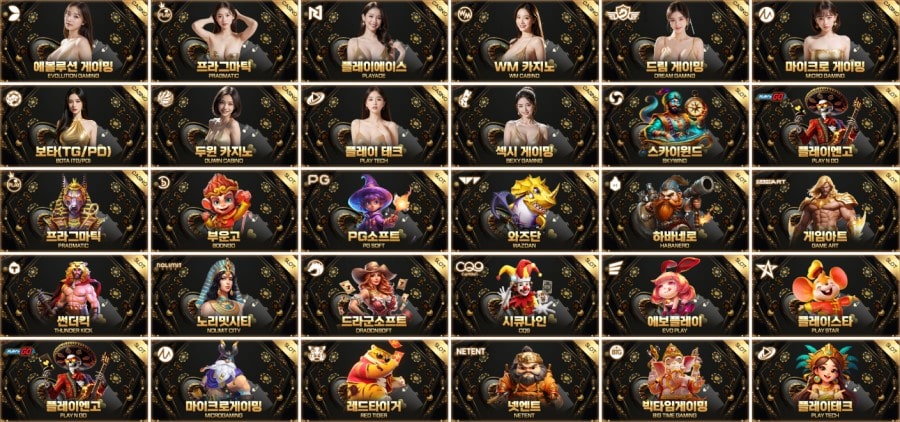Select the CQ9 joker tile
The width and height of the screenshot is (900, 422).
tap(525, 295)
